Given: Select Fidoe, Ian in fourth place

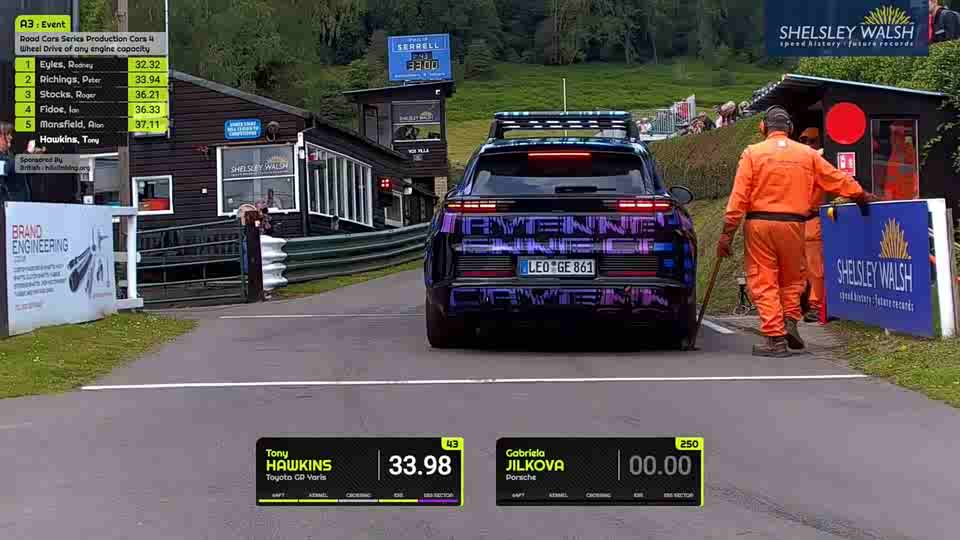Looking at the screenshot, I should pos(90,109).
